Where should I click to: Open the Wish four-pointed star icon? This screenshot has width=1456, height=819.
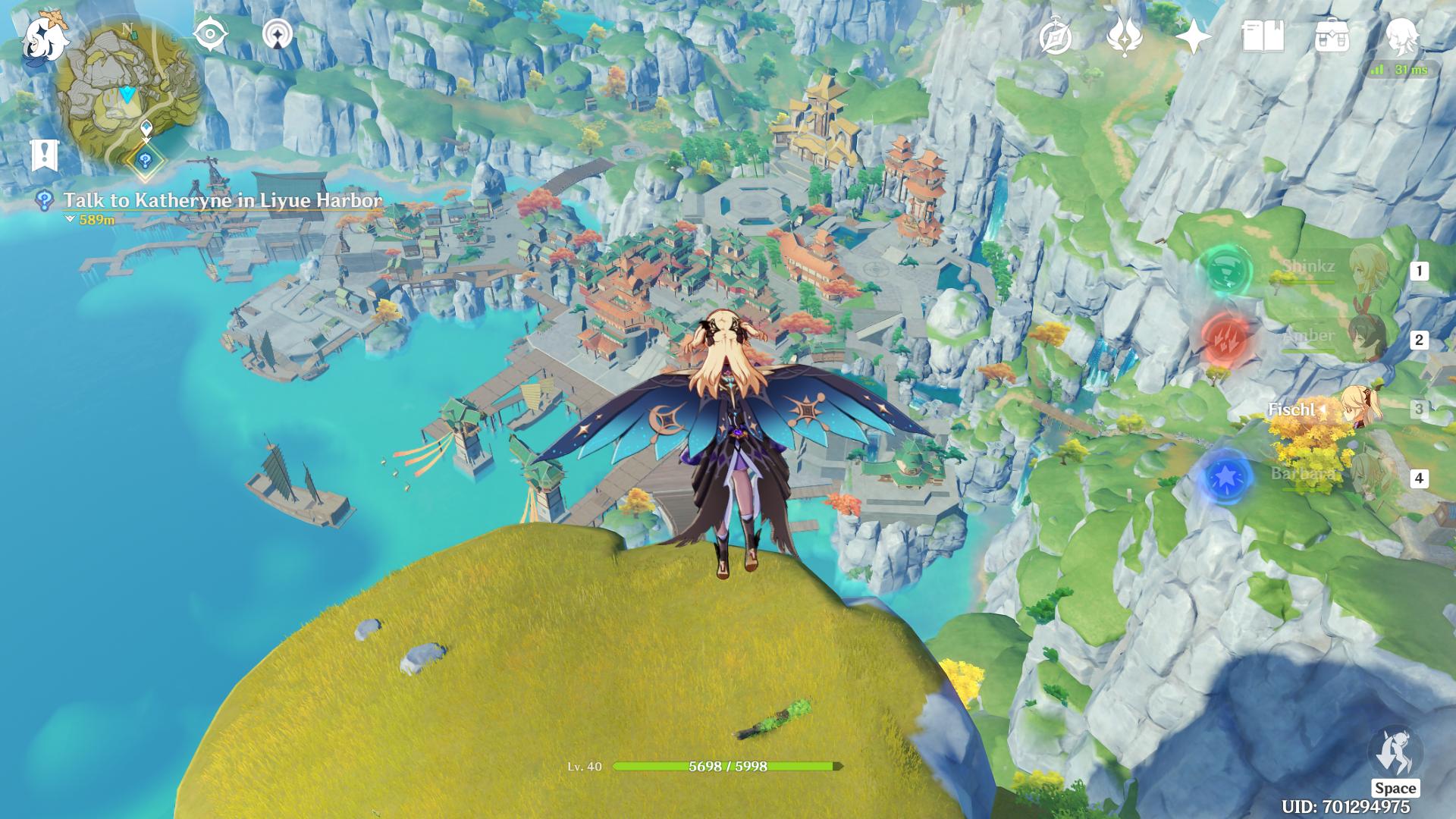[1193, 36]
